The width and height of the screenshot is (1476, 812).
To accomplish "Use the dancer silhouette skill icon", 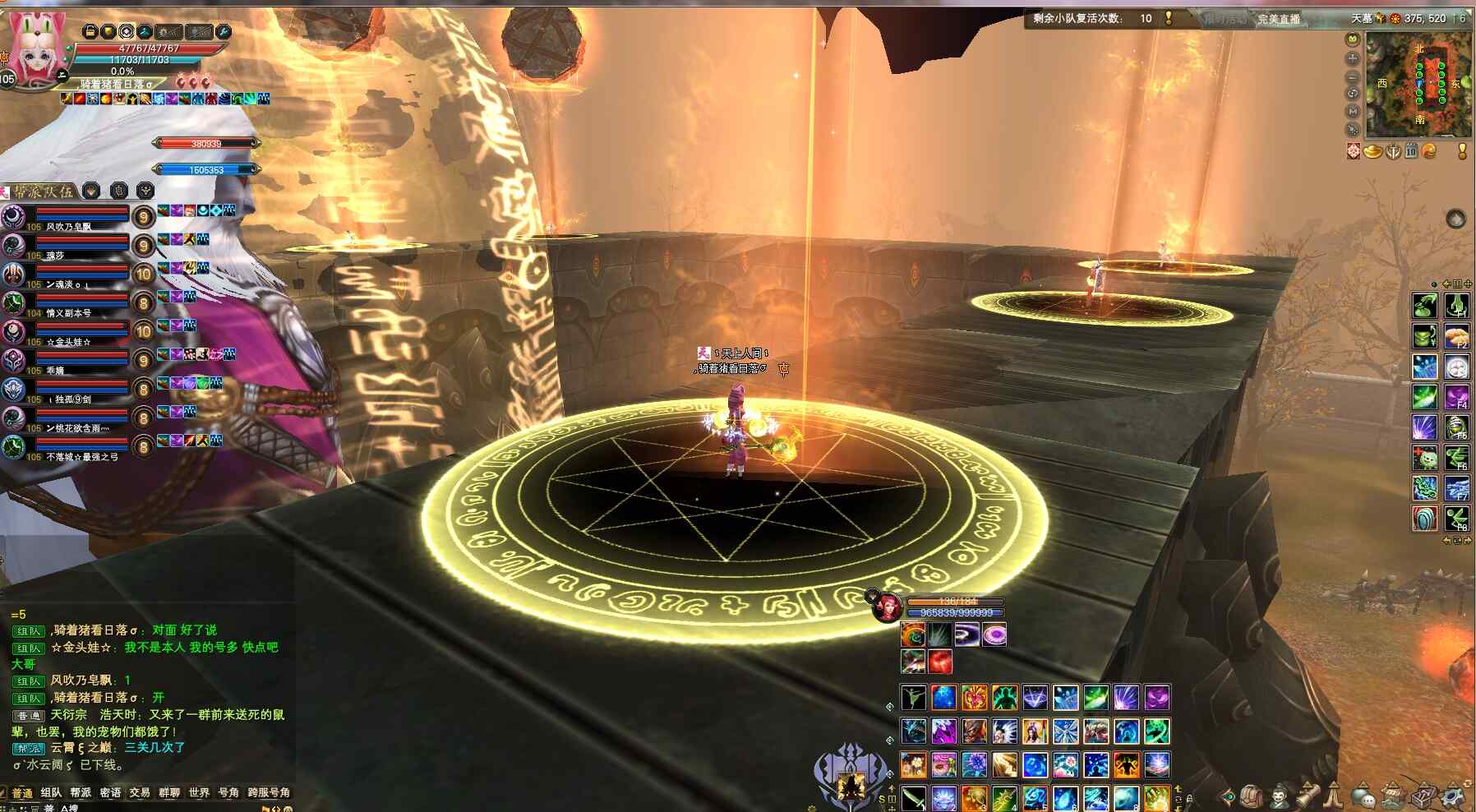I will 914,698.
